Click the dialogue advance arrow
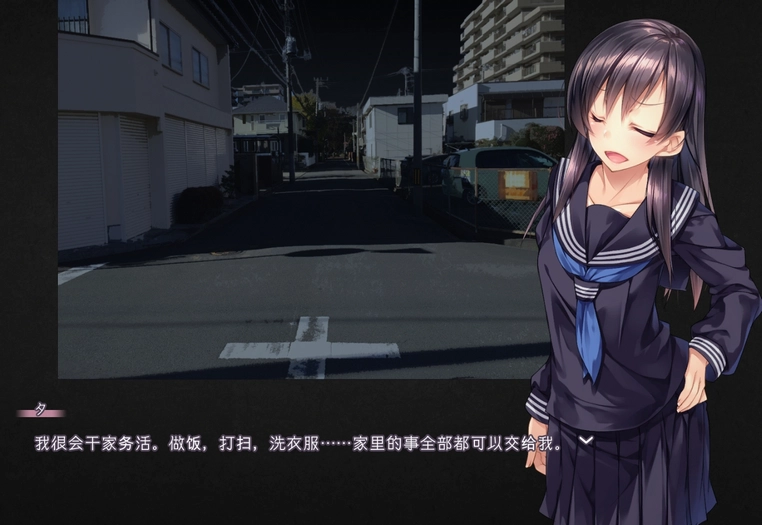Image resolution: width=762 pixels, height=525 pixels. pyautogui.click(x=586, y=439)
